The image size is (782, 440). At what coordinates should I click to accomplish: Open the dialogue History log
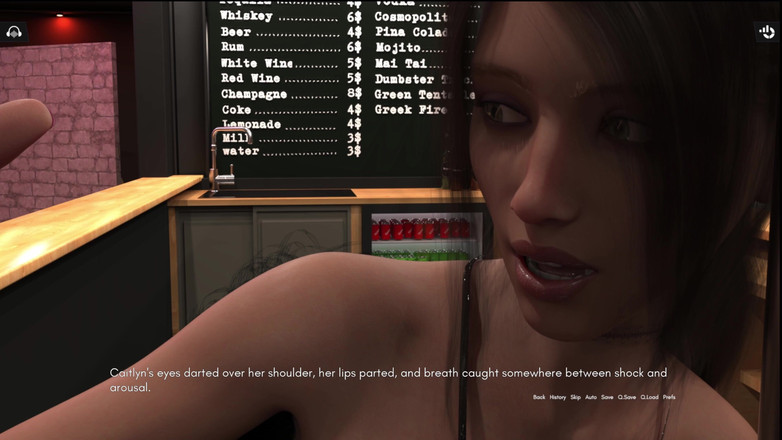[558, 397]
